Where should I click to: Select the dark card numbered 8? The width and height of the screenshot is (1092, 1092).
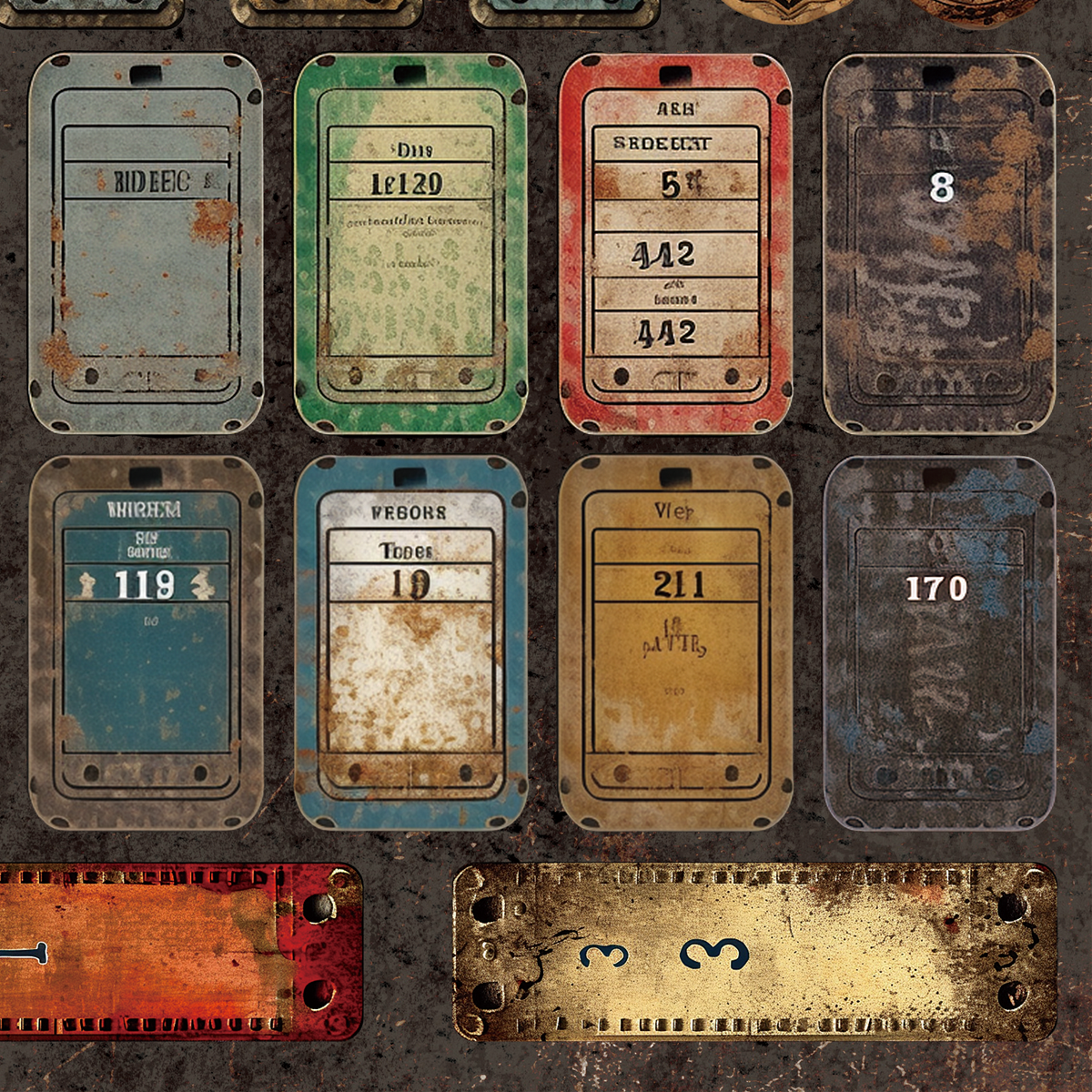939,242
